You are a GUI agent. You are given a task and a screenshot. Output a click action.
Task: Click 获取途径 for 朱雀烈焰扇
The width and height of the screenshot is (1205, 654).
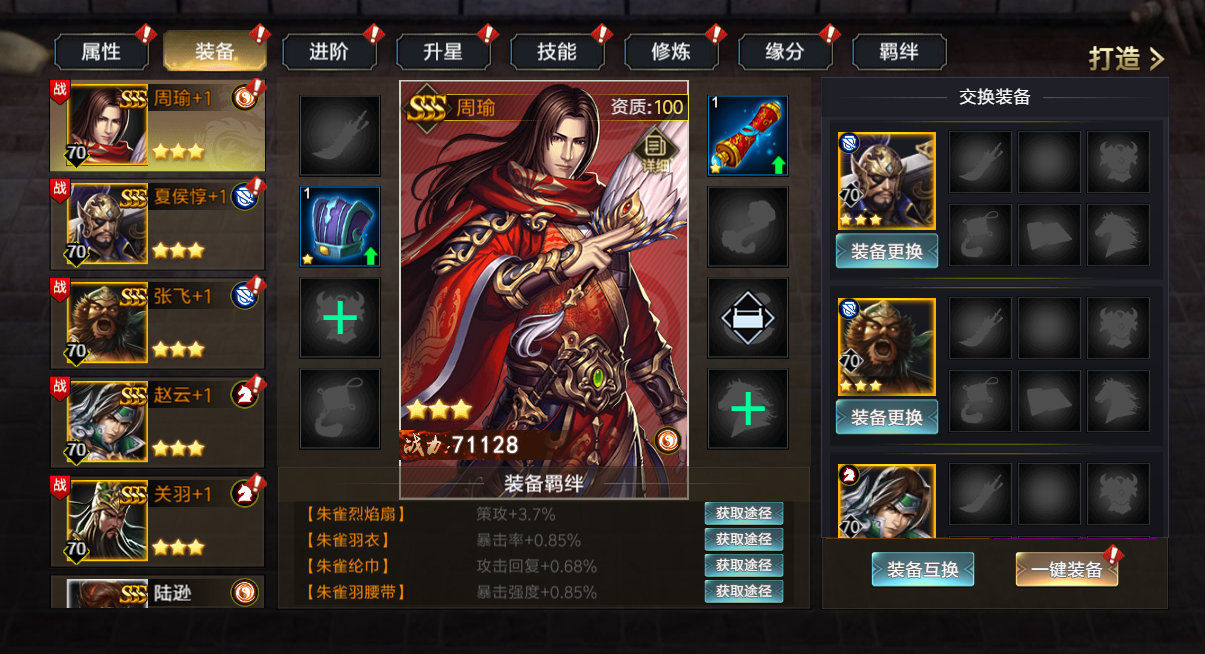click(x=743, y=514)
